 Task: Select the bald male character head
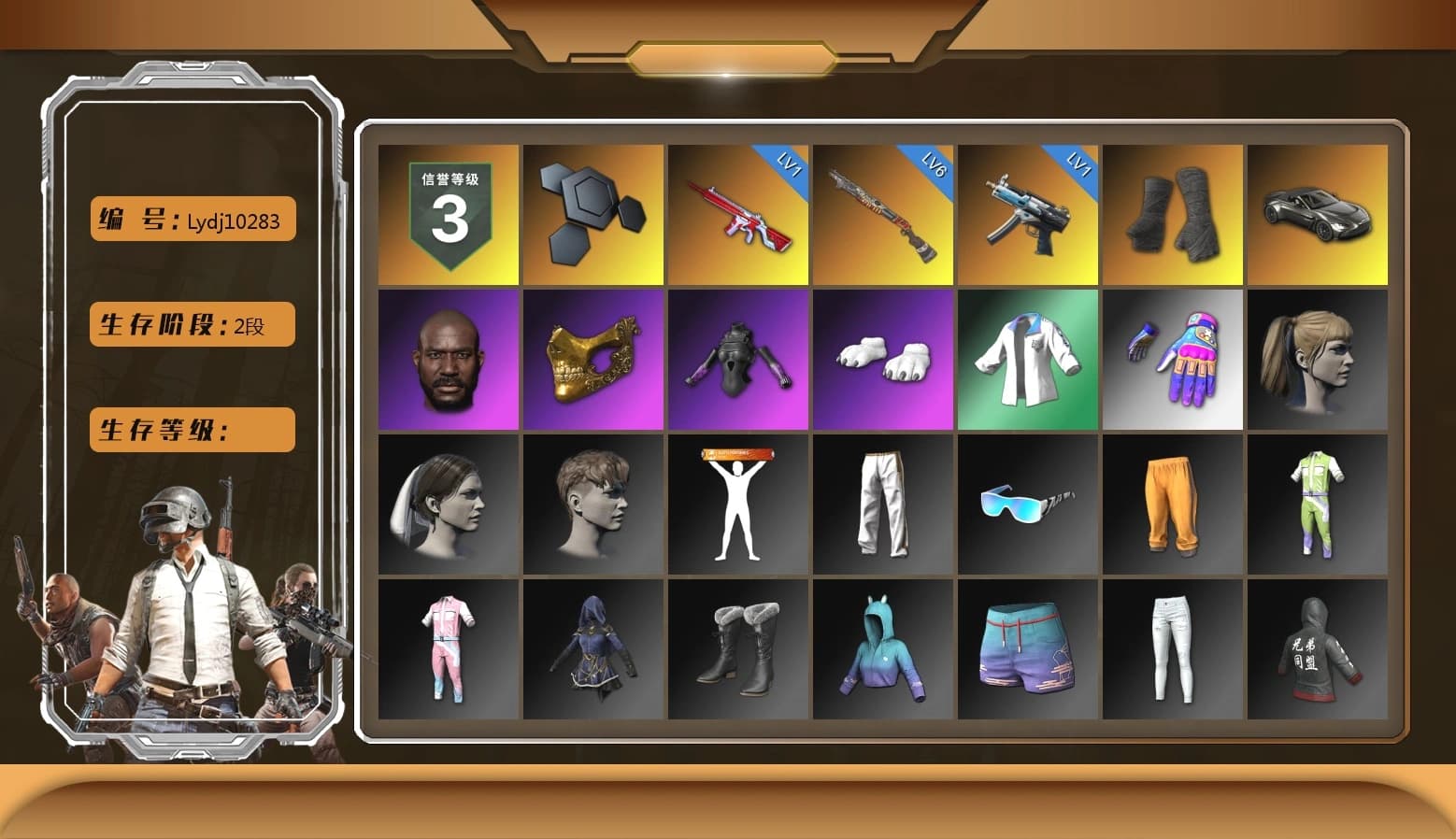(x=447, y=359)
